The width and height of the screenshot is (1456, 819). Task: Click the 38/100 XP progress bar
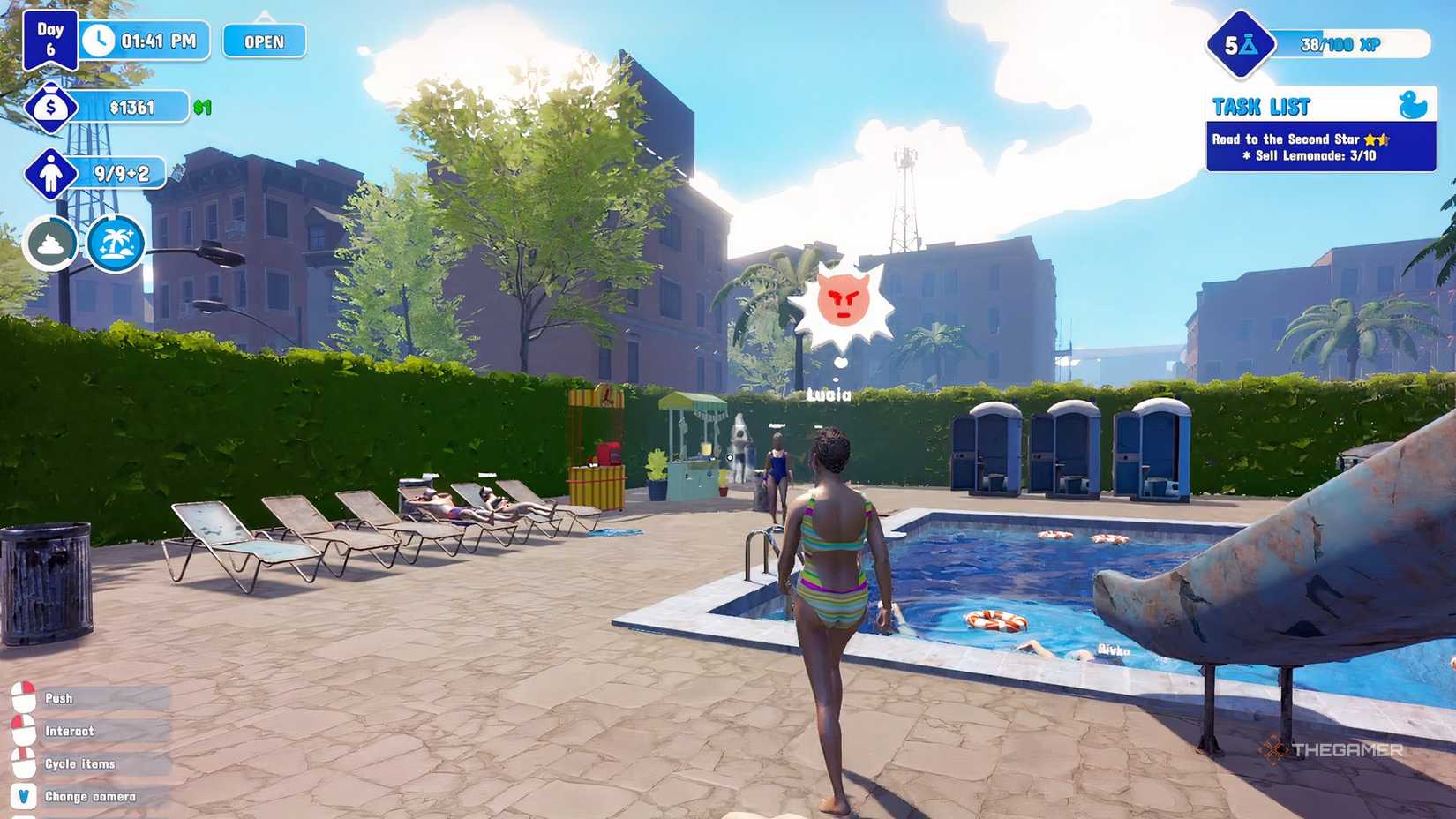pyautogui.click(x=1350, y=42)
